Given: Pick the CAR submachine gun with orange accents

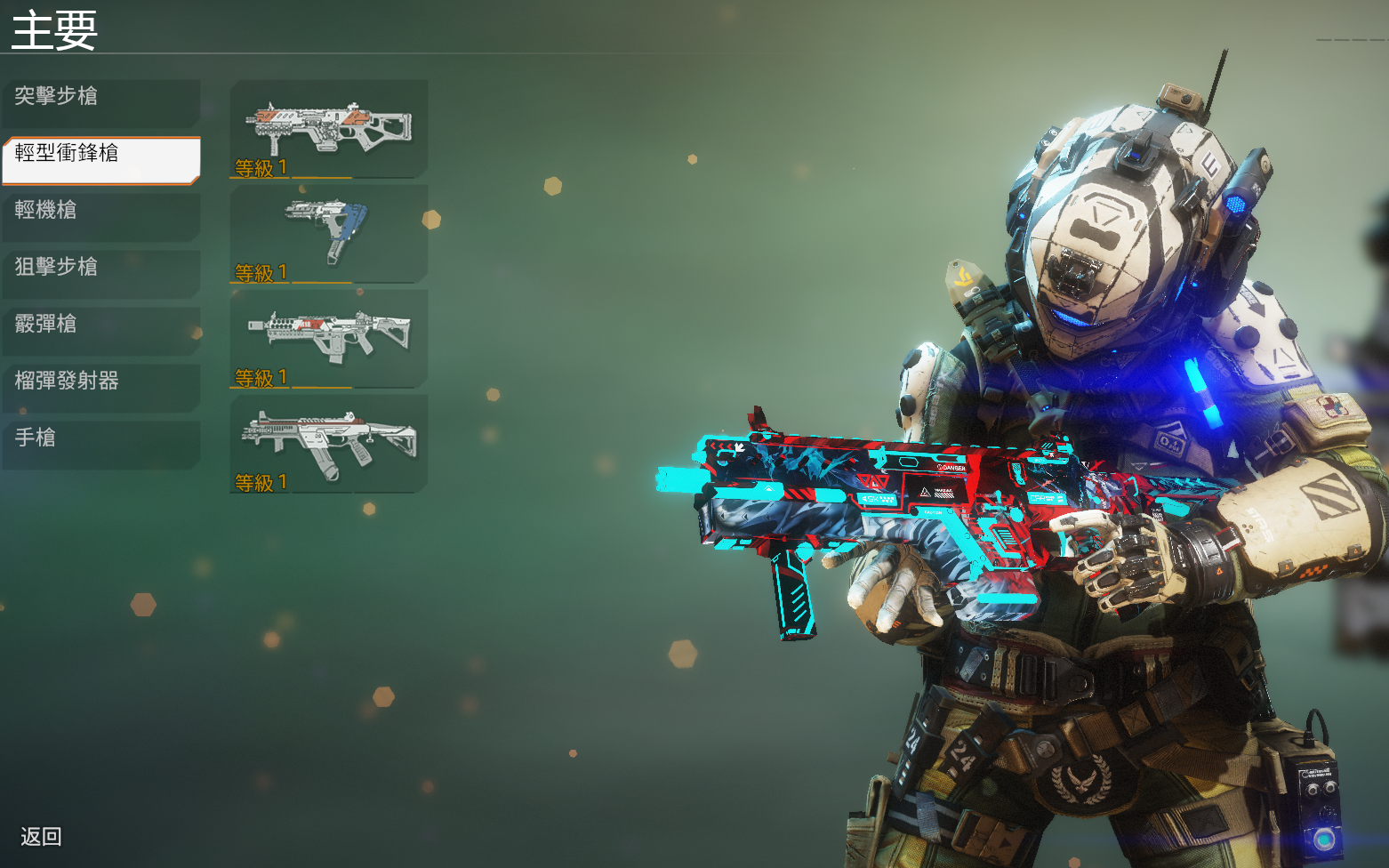Looking at the screenshot, I should coord(329,128).
